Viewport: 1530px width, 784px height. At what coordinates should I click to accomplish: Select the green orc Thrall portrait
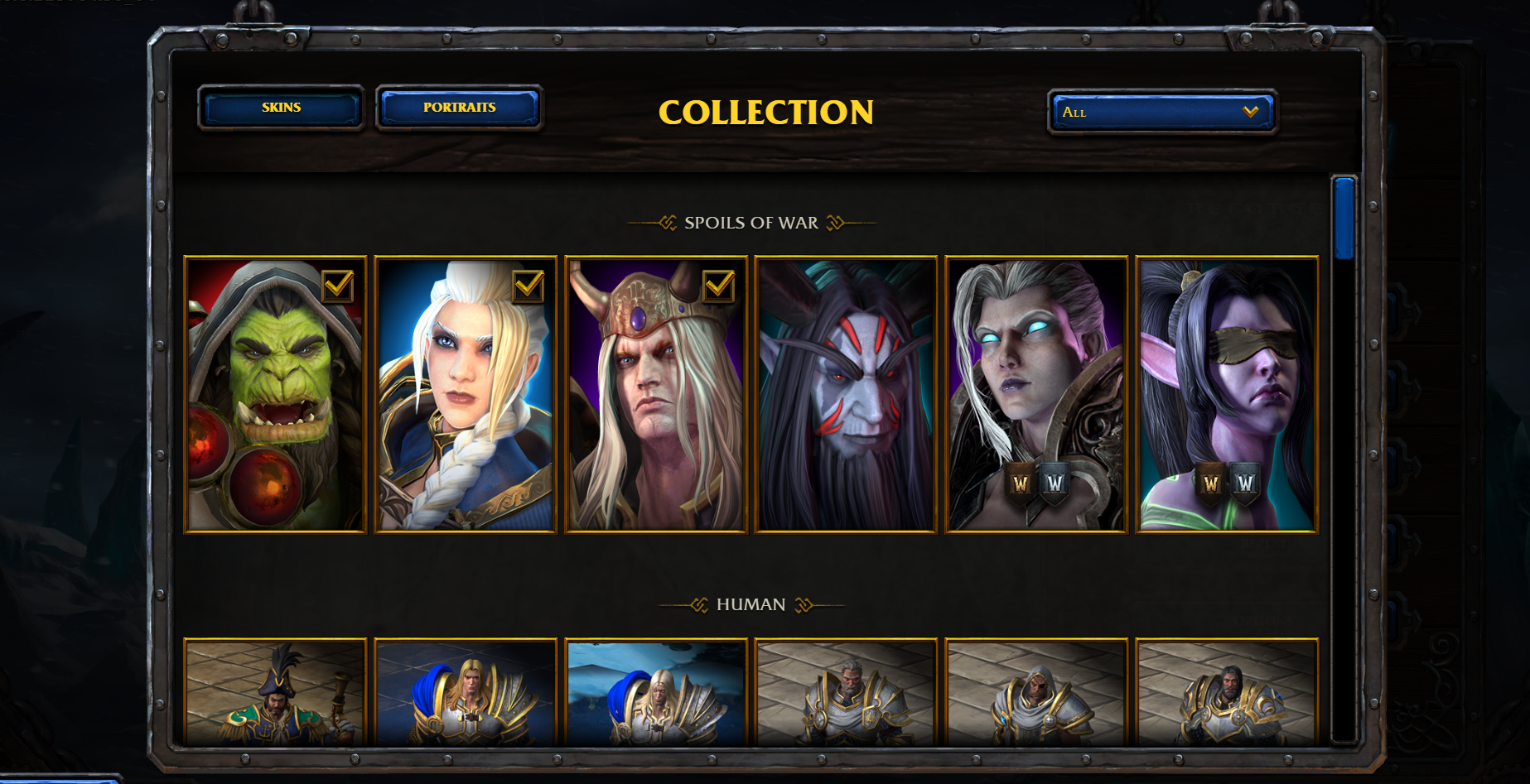275,395
